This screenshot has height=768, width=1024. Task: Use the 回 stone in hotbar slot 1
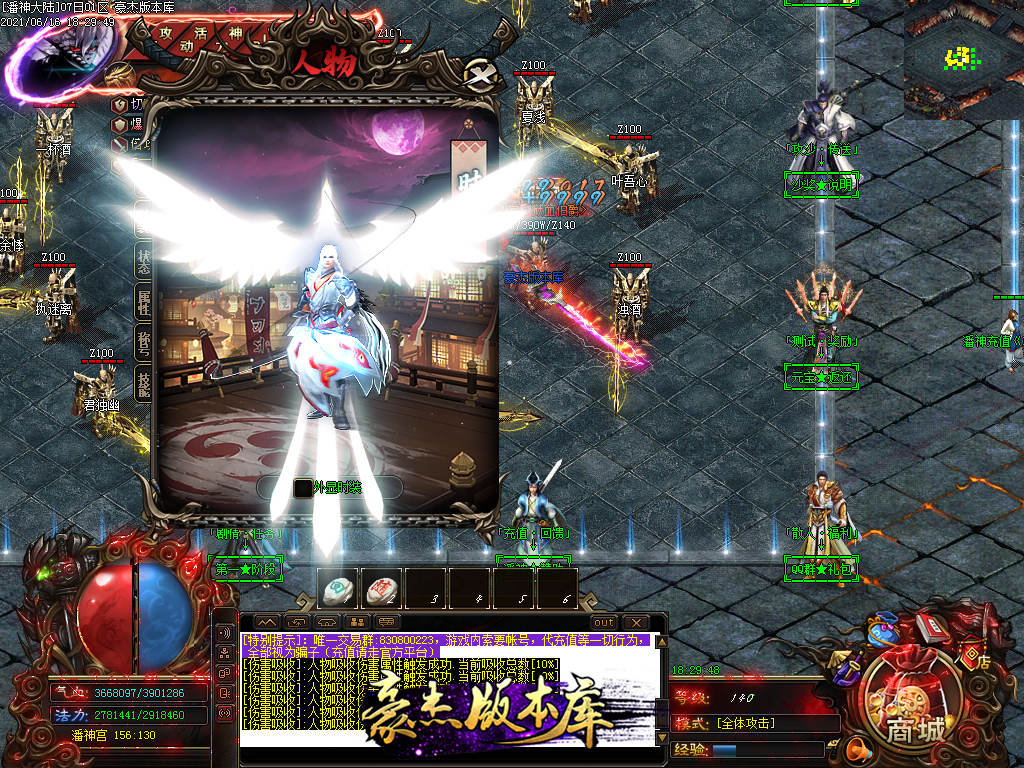pyautogui.click(x=339, y=589)
